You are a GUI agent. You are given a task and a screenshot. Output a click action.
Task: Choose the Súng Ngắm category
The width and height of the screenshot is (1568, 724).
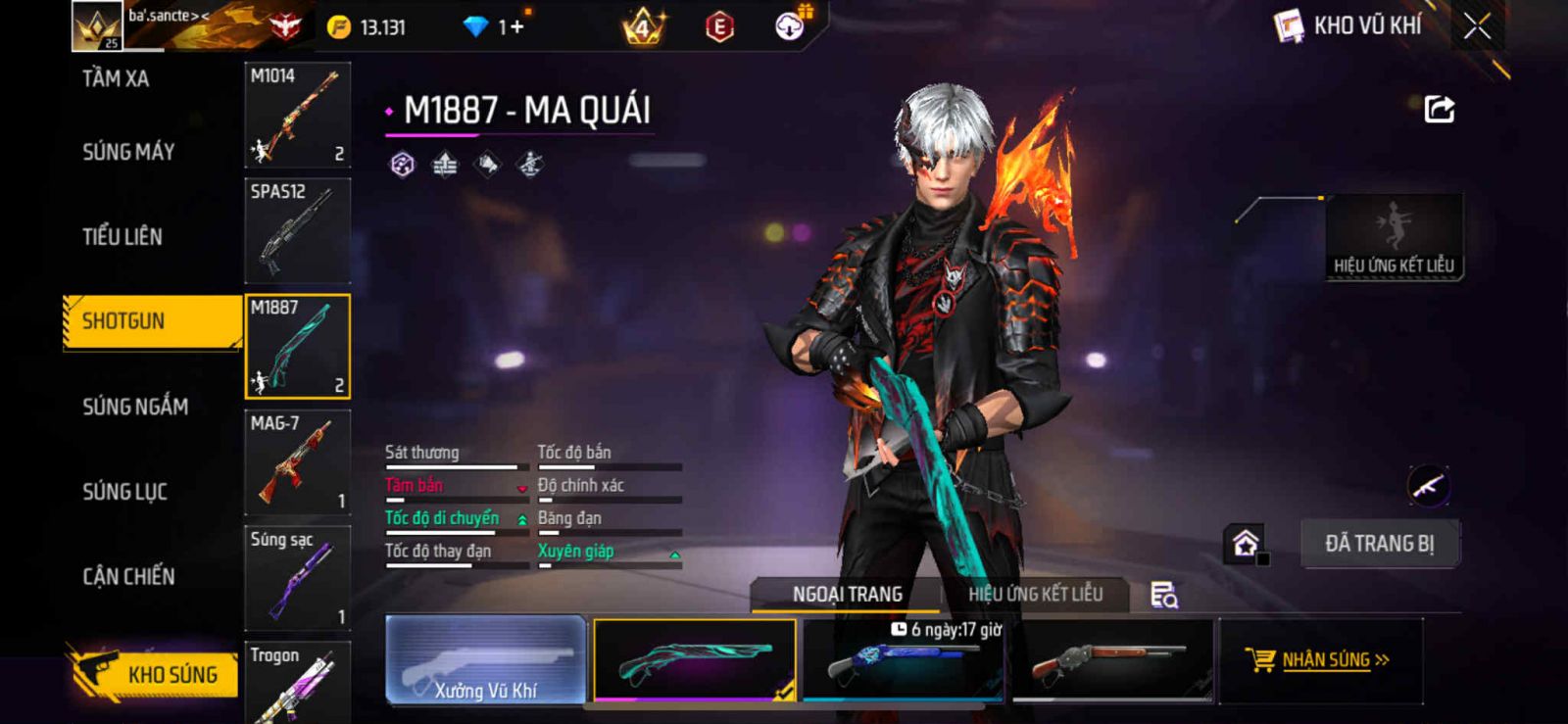135,407
